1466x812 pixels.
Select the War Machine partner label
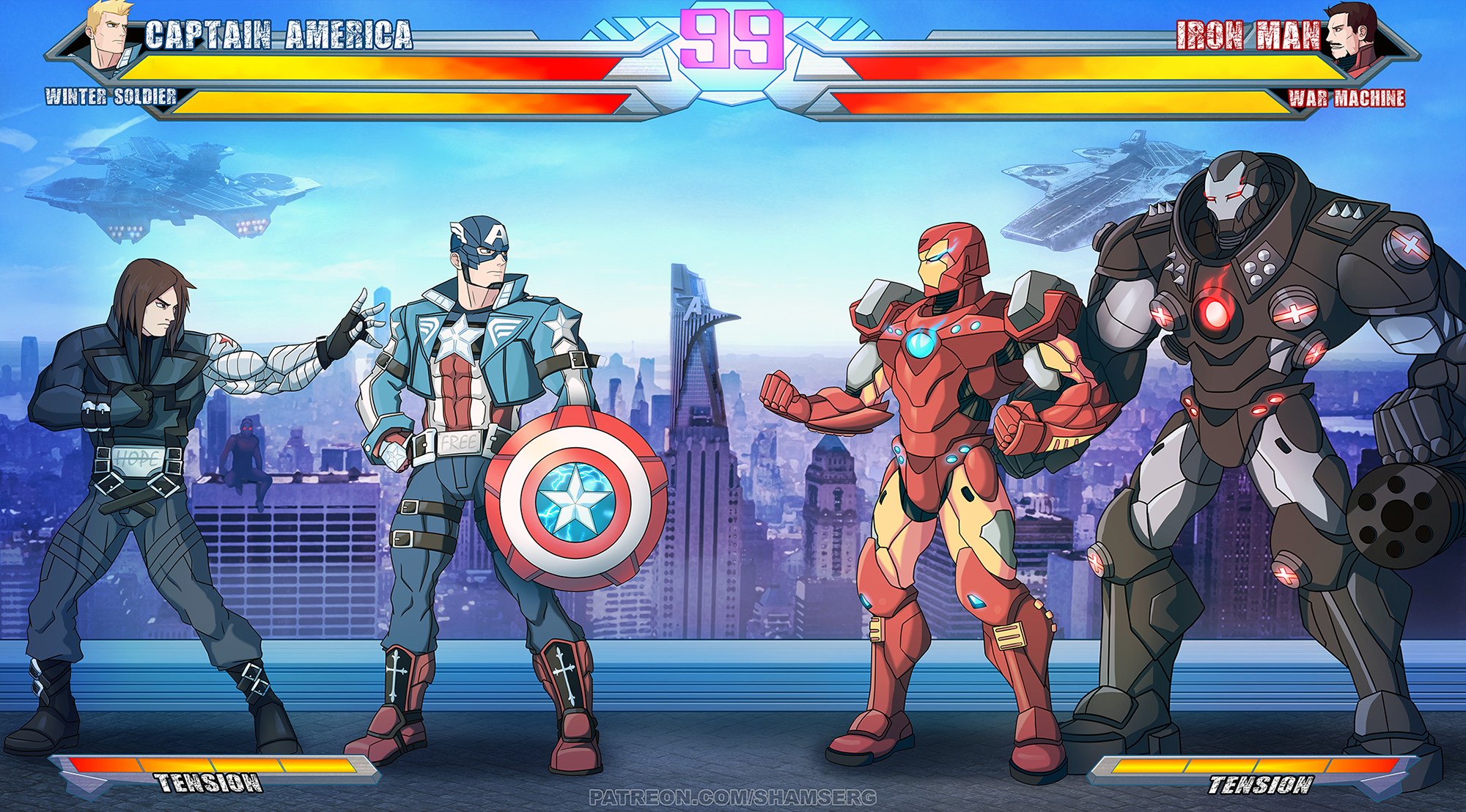(1347, 98)
